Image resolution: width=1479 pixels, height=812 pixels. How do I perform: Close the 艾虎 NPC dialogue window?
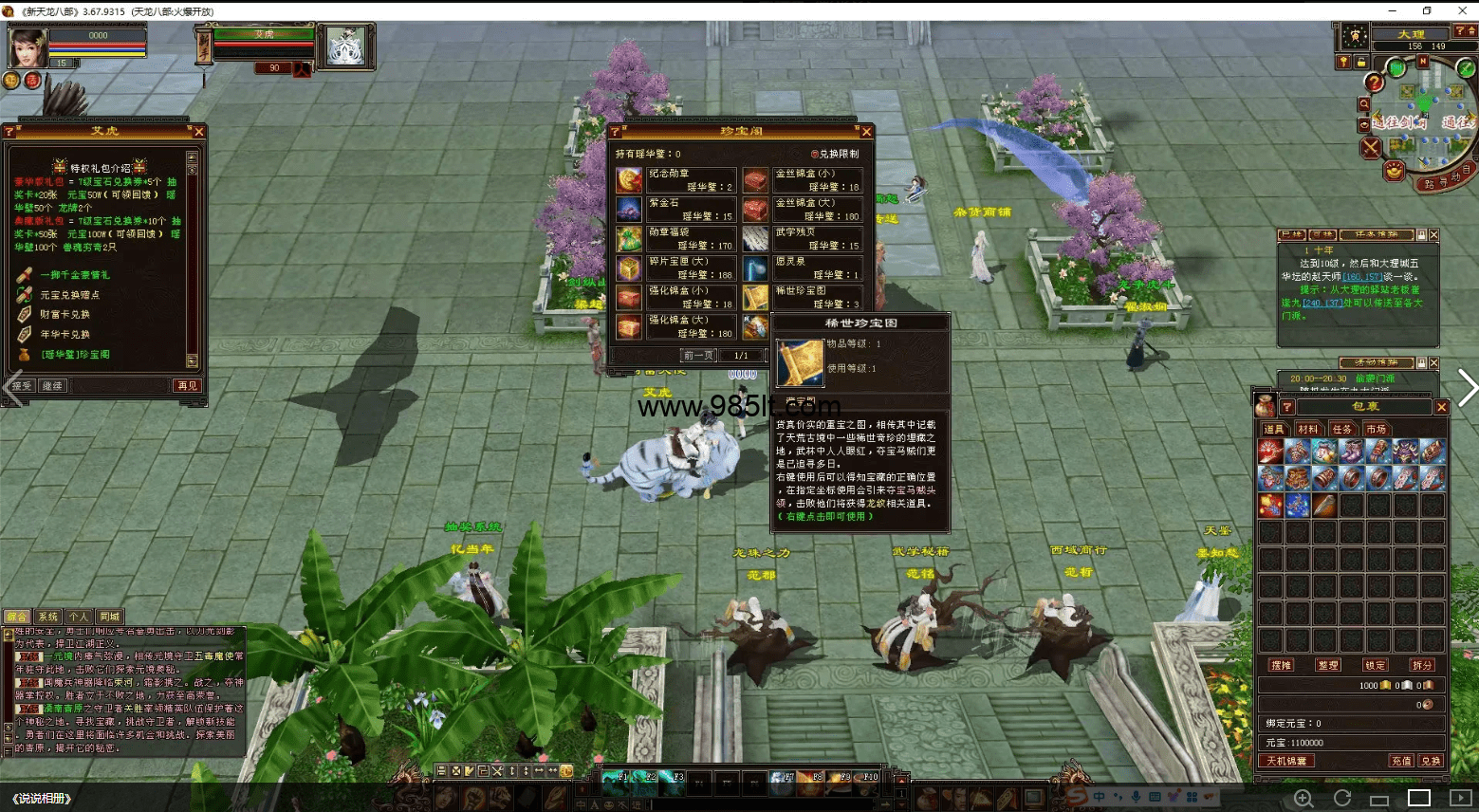198,132
